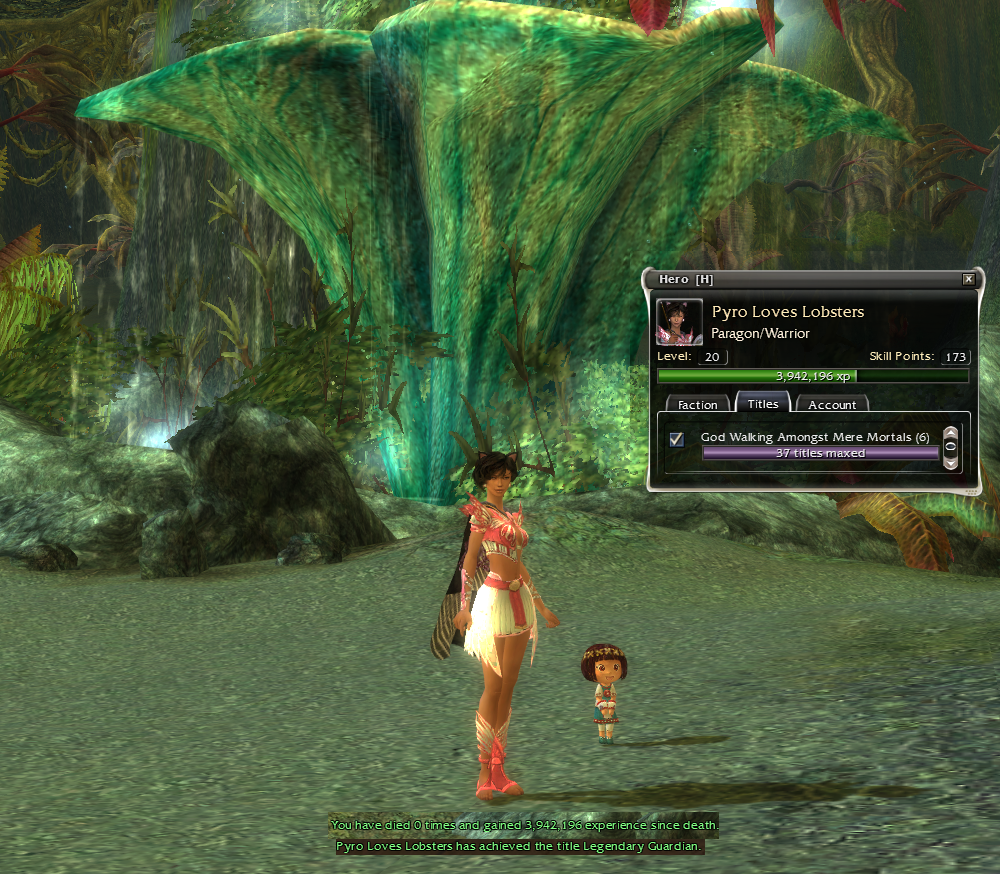Select the Titles tab

763,403
